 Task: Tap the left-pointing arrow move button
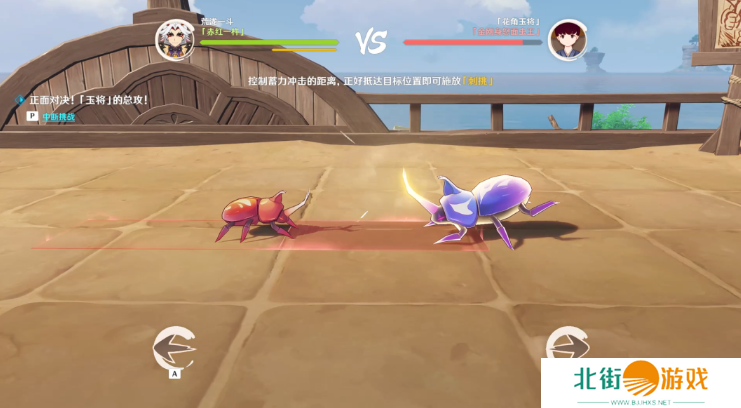point(174,348)
